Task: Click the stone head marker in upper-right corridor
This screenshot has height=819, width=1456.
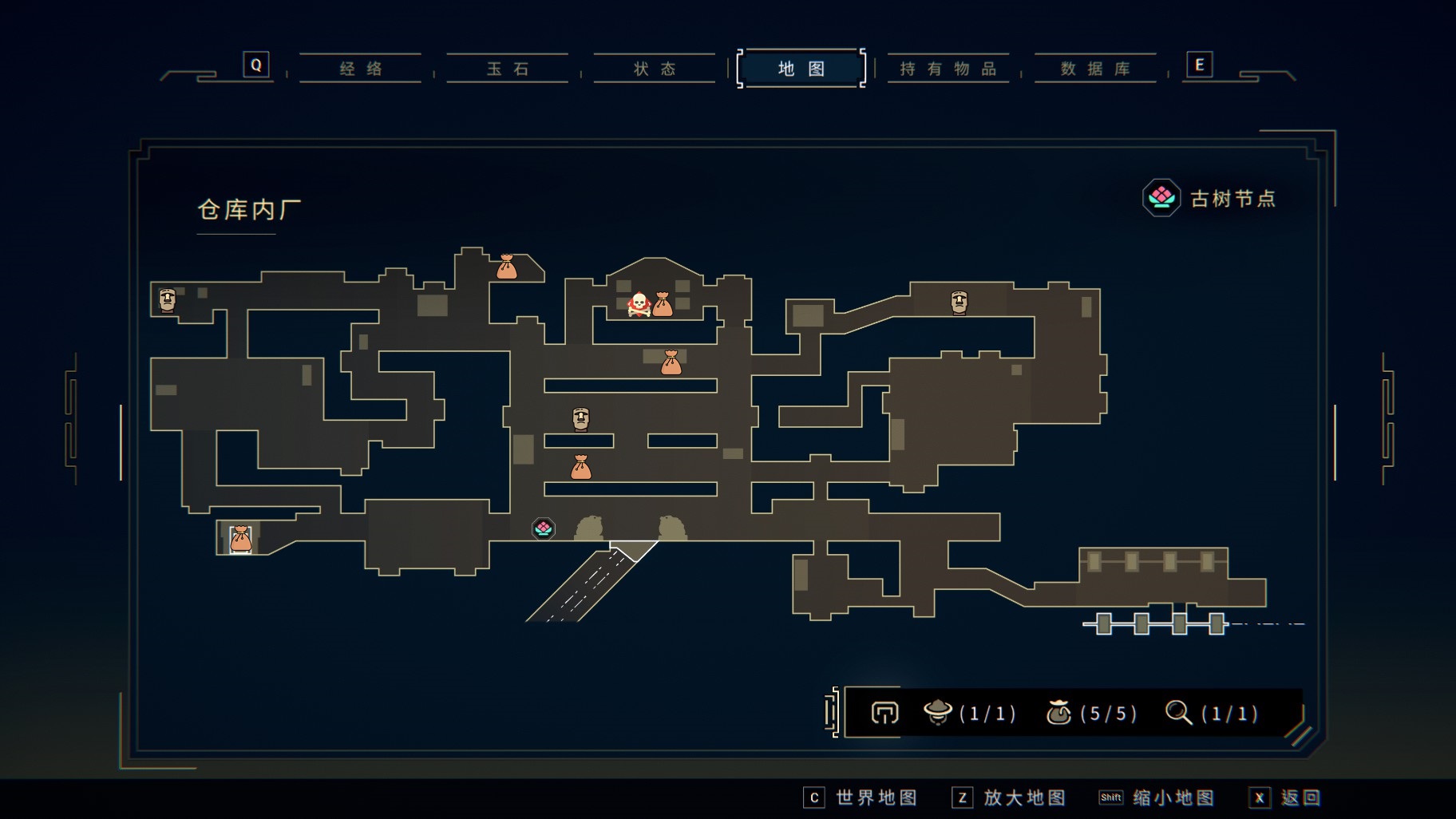Action: (959, 303)
